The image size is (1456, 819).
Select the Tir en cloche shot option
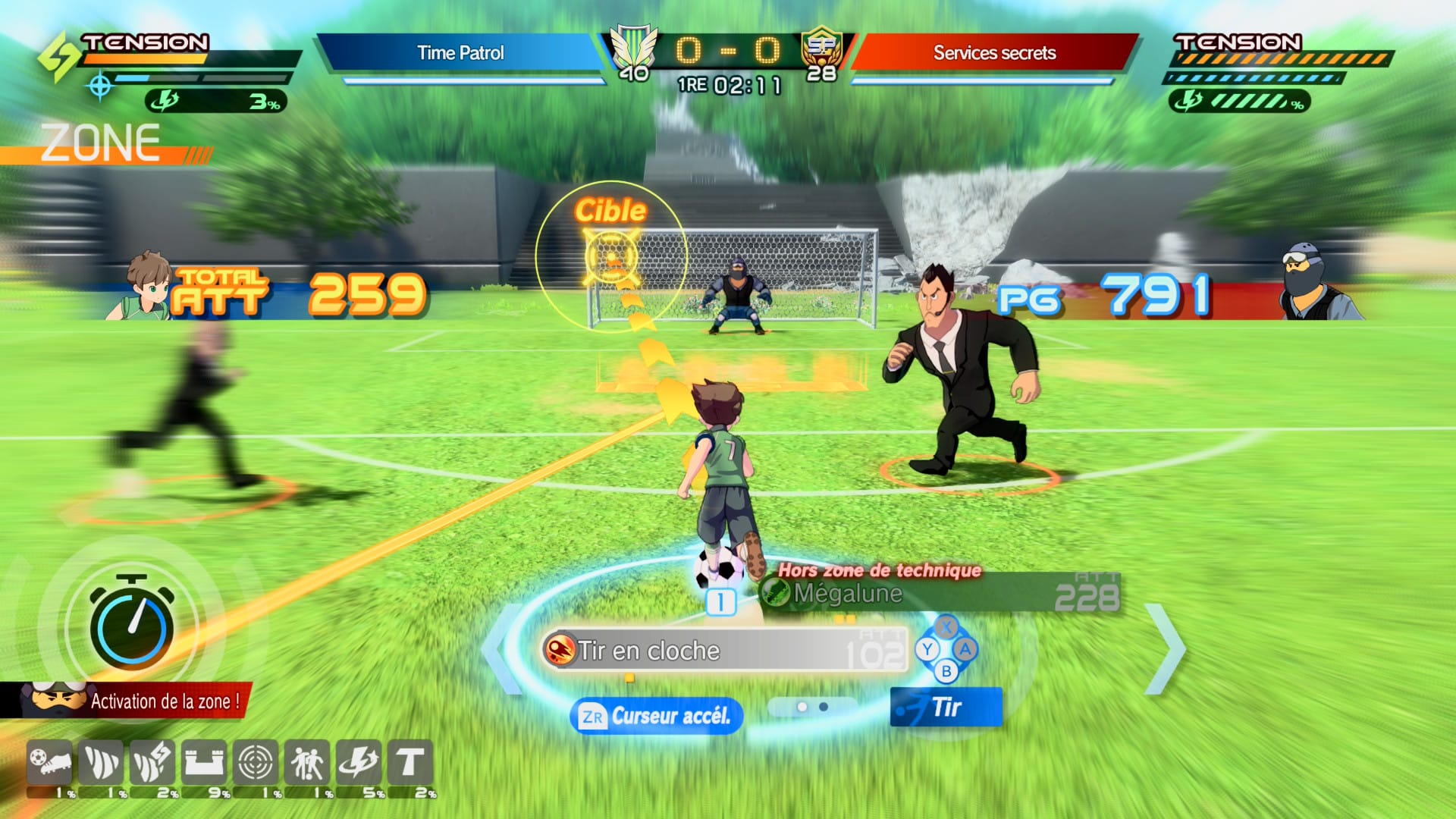point(724,651)
